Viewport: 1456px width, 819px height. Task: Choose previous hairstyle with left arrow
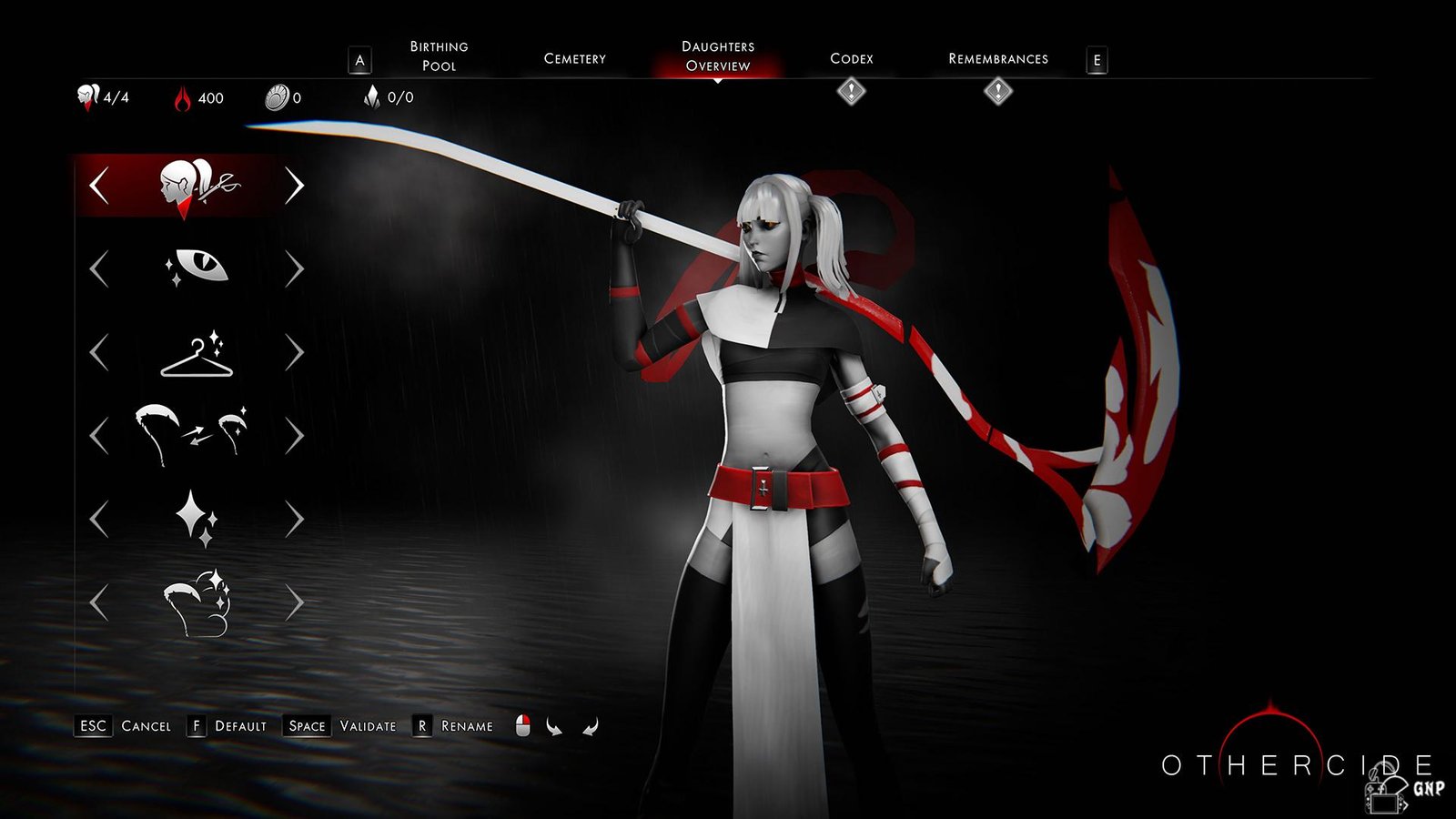(99, 186)
